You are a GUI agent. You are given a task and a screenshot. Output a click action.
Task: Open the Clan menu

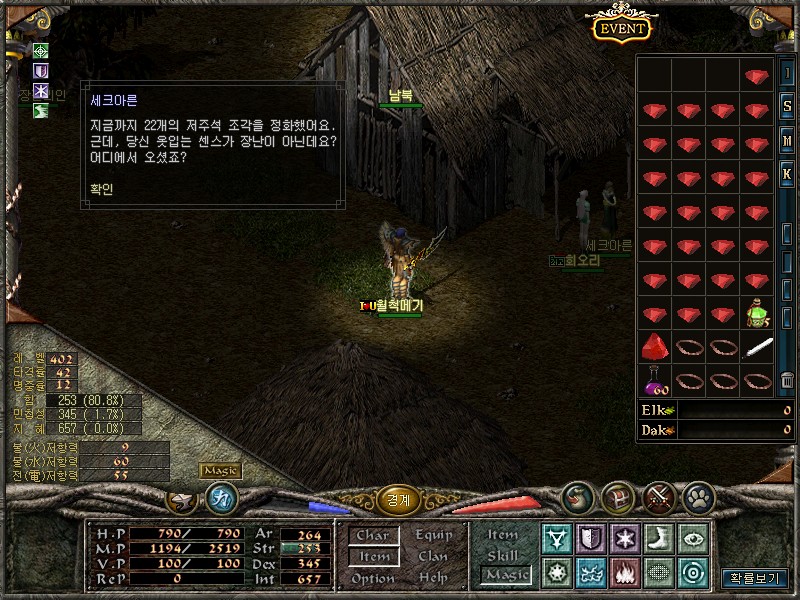click(x=433, y=557)
